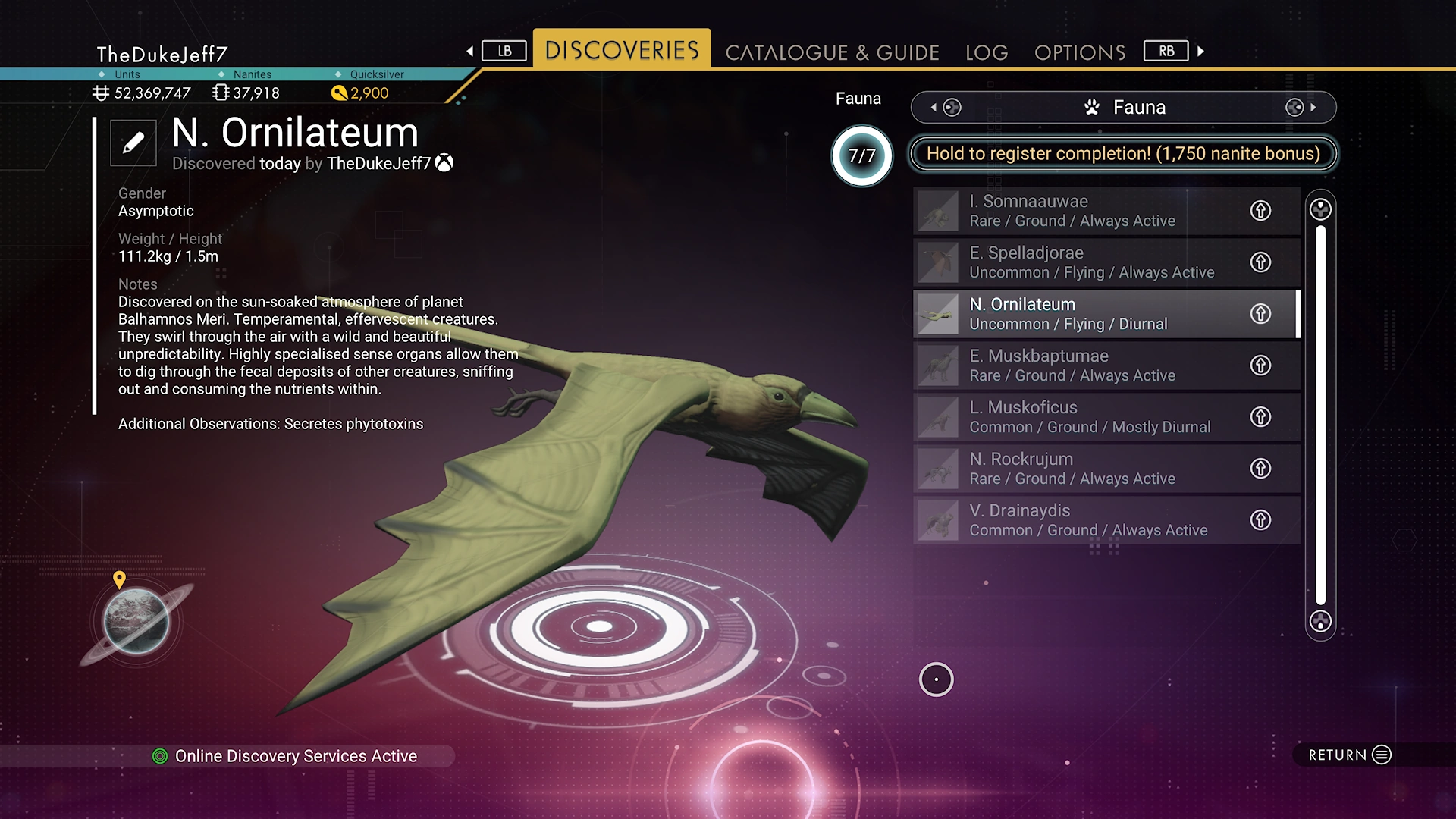Cycle to the next discovery category
Image resolution: width=1456 pixels, height=819 pixels.
(1301, 108)
